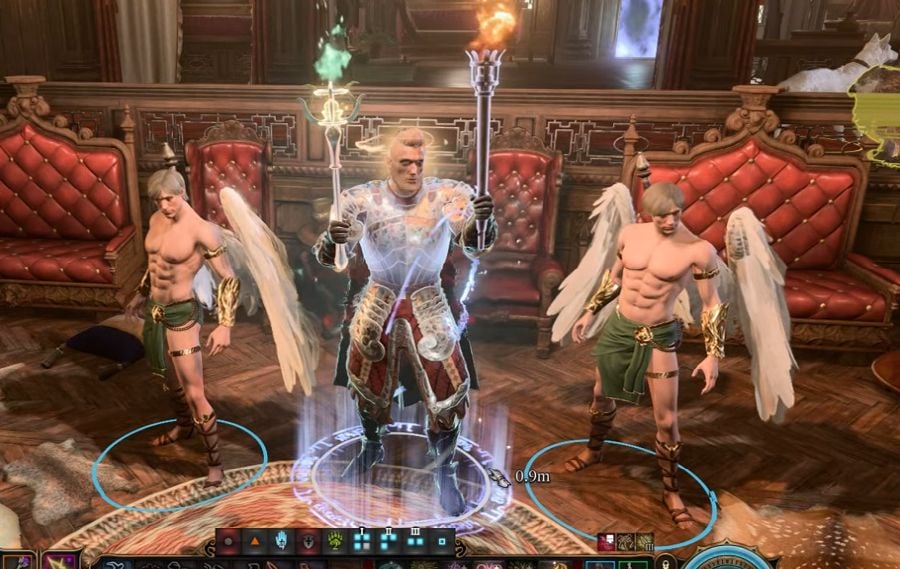The height and width of the screenshot is (569, 900).
Task: Click the middle tan creature status icon
Action: pos(626,542)
